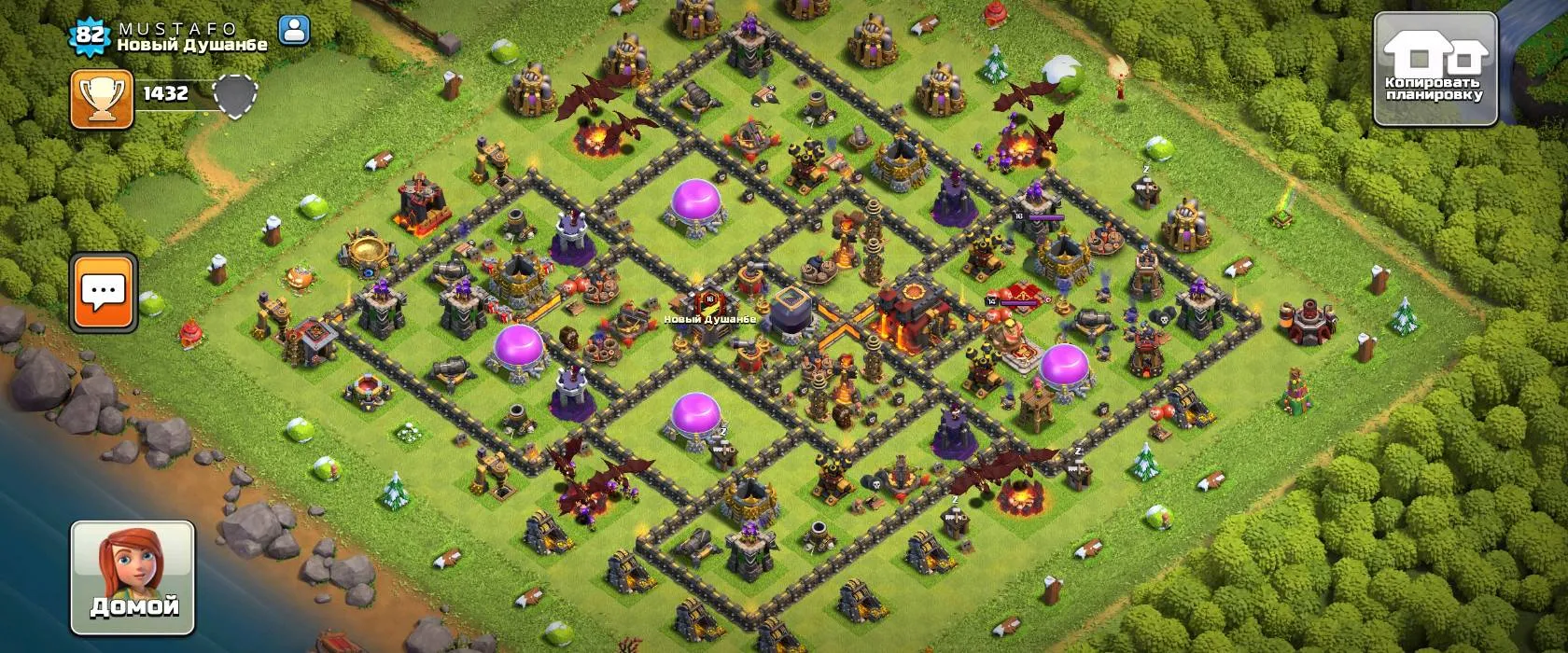View the player profile icon beside MUSTAFO
This screenshot has width=1568, height=653.
pyautogui.click(x=294, y=31)
